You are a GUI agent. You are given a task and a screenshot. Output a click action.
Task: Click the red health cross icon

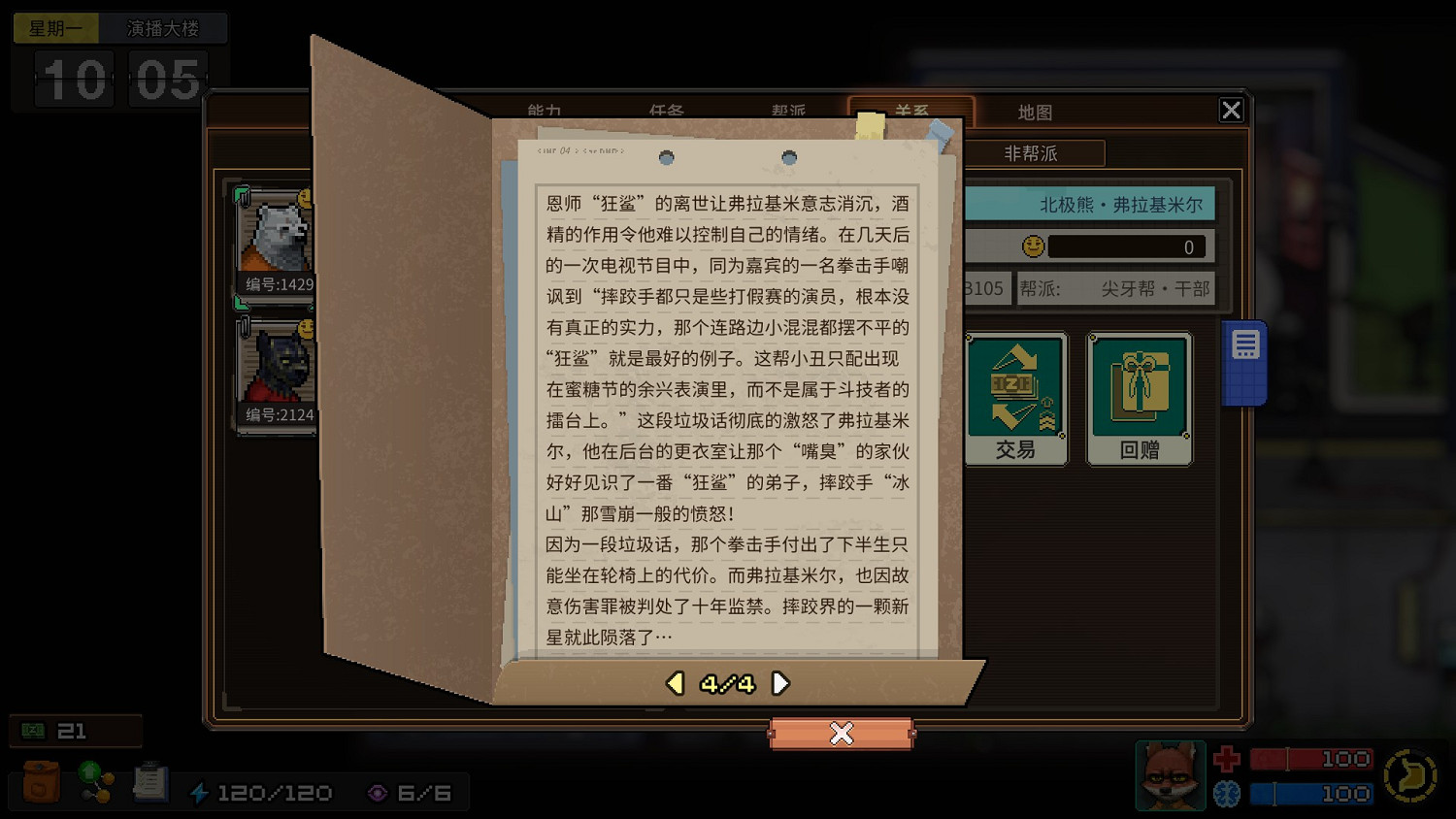[1227, 759]
